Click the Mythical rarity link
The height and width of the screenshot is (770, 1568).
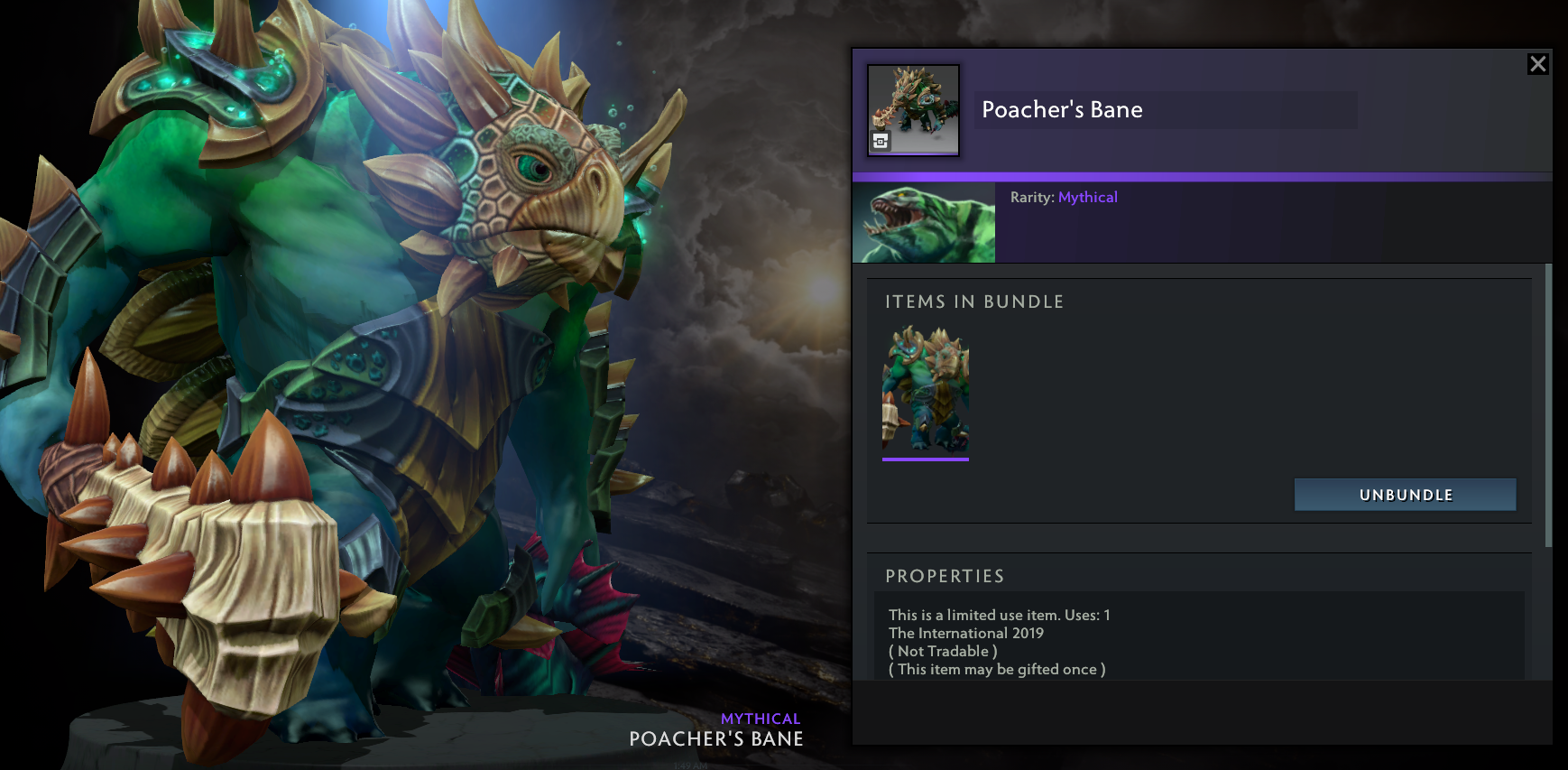(1087, 197)
